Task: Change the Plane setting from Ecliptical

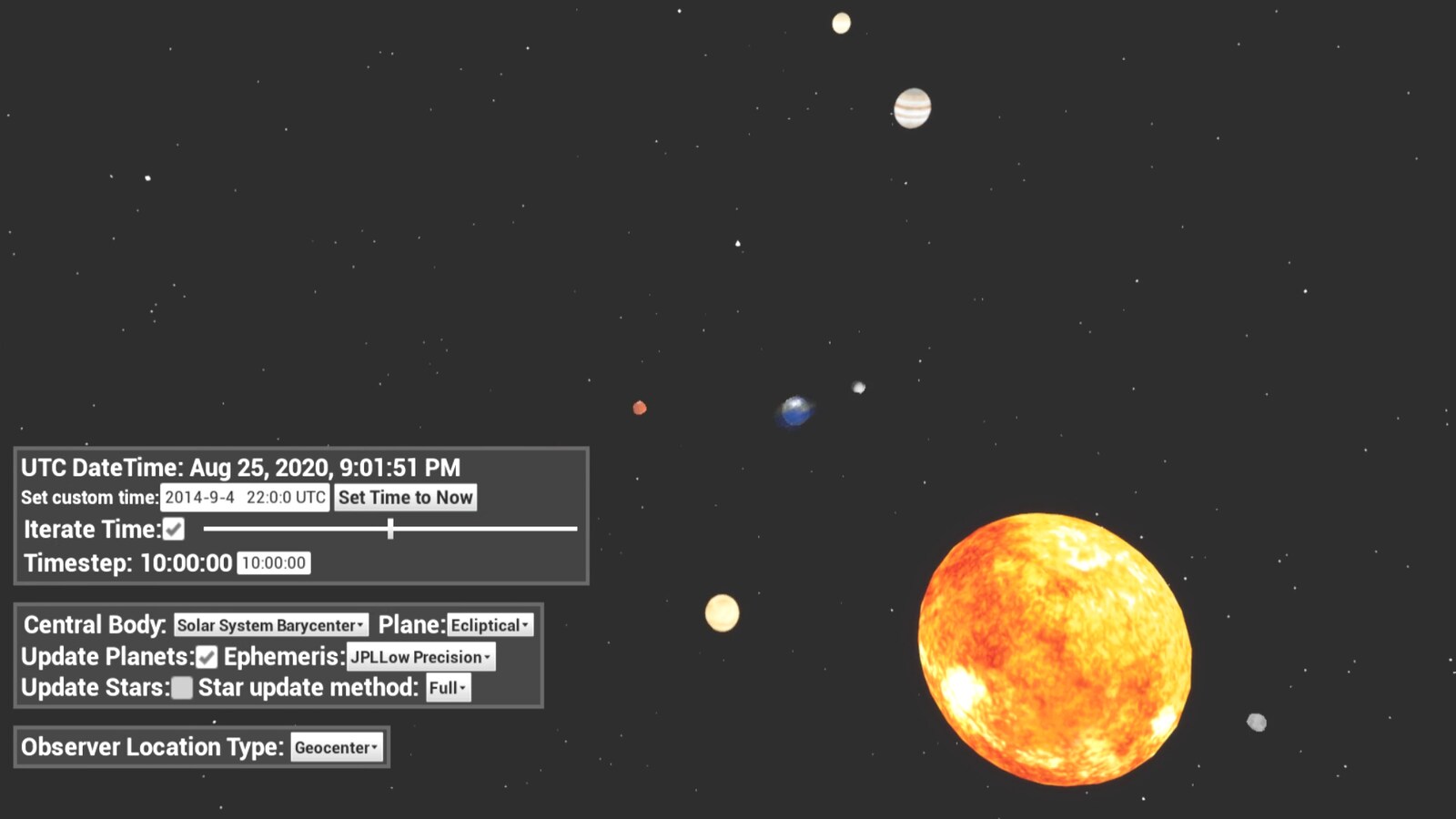Action: (x=489, y=625)
